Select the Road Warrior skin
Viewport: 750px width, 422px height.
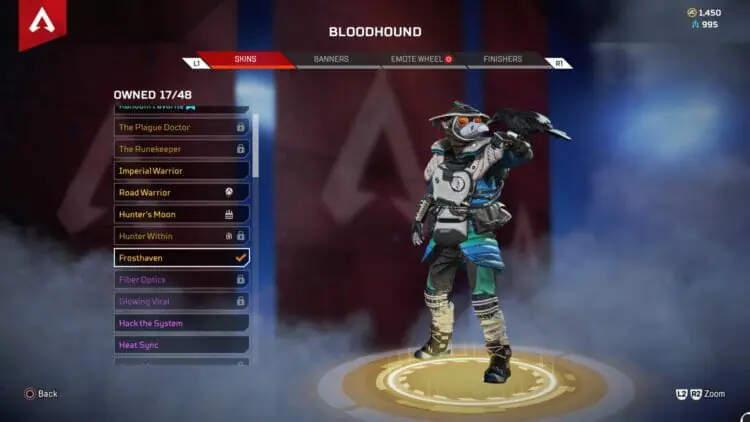[x=181, y=192]
